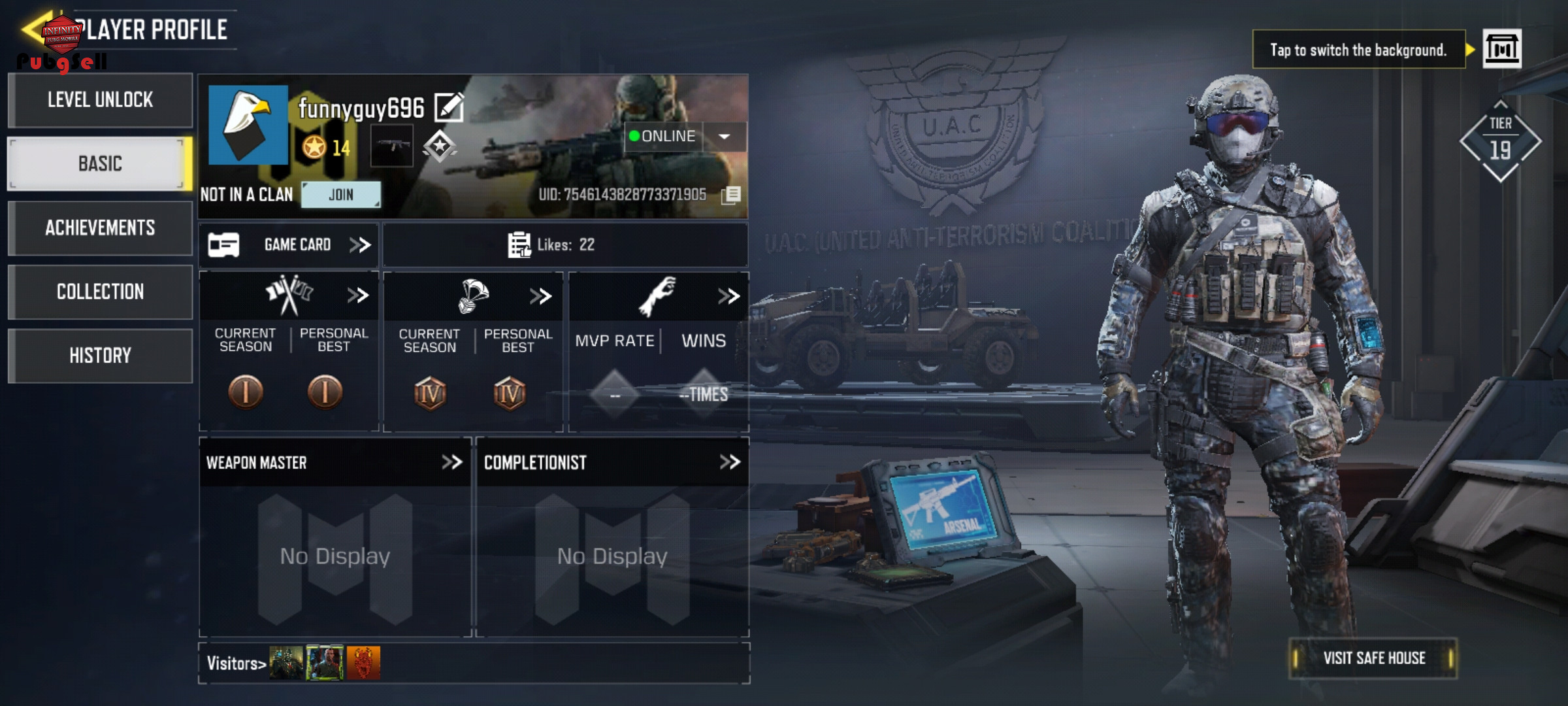Image resolution: width=1568 pixels, height=706 pixels.
Task: Visit the Safe House
Action: click(1373, 658)
